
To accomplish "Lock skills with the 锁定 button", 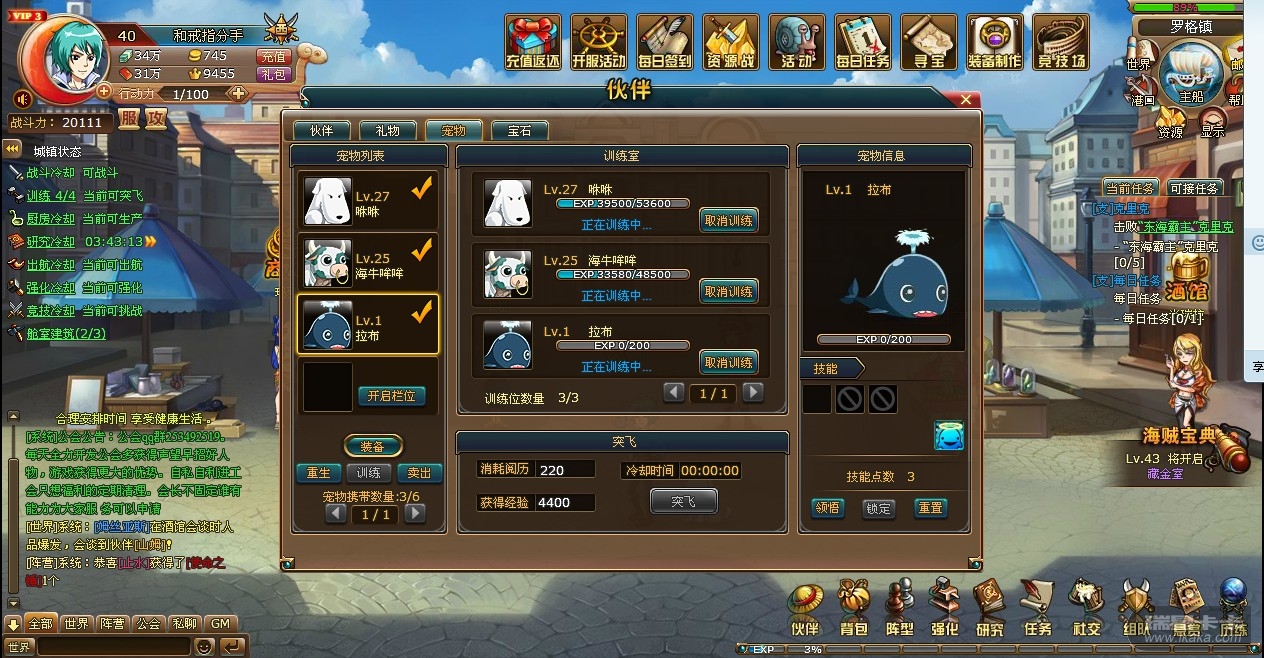I will (878, 508).
